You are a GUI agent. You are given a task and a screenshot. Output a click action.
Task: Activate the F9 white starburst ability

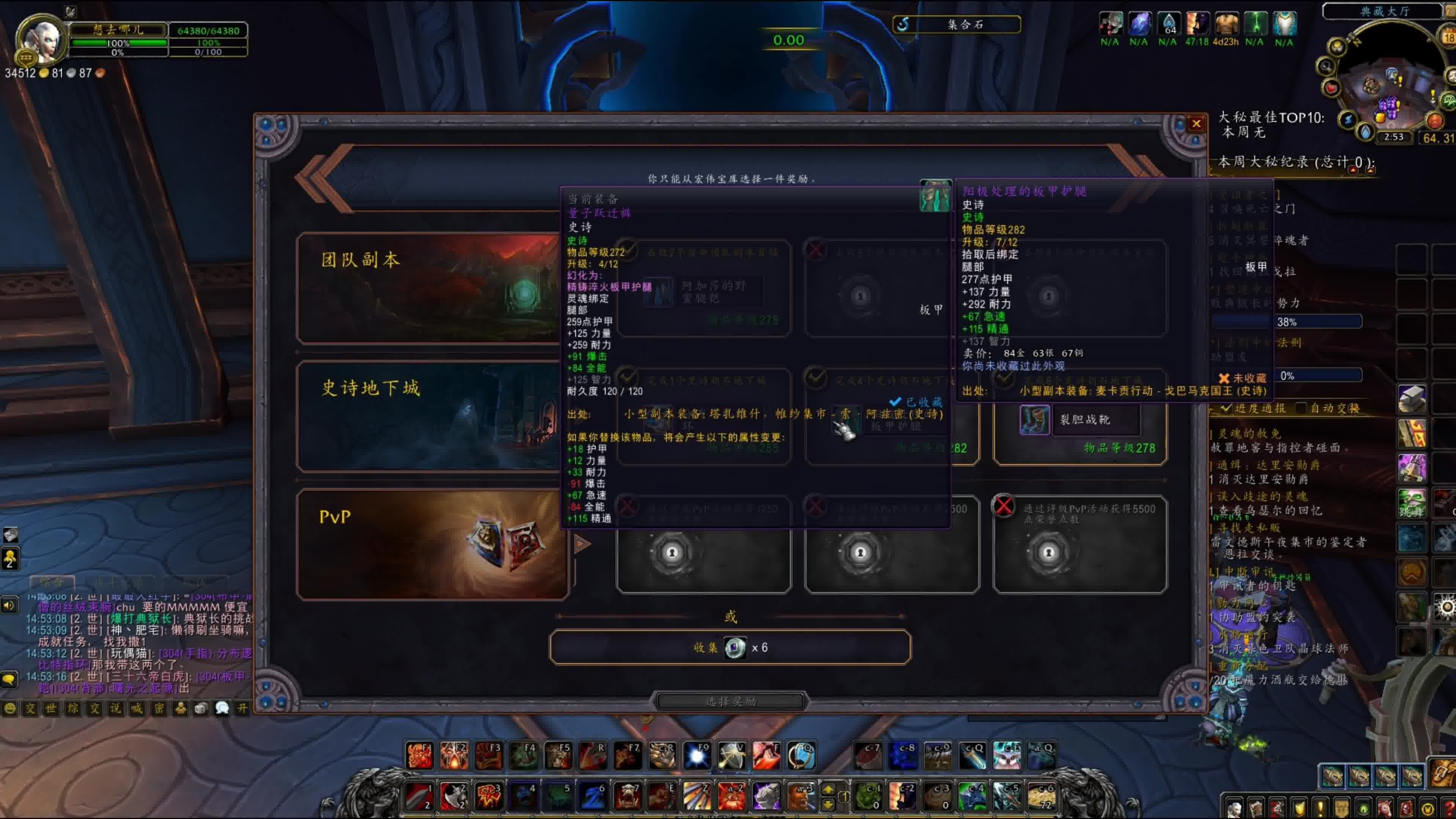(697, 755)
